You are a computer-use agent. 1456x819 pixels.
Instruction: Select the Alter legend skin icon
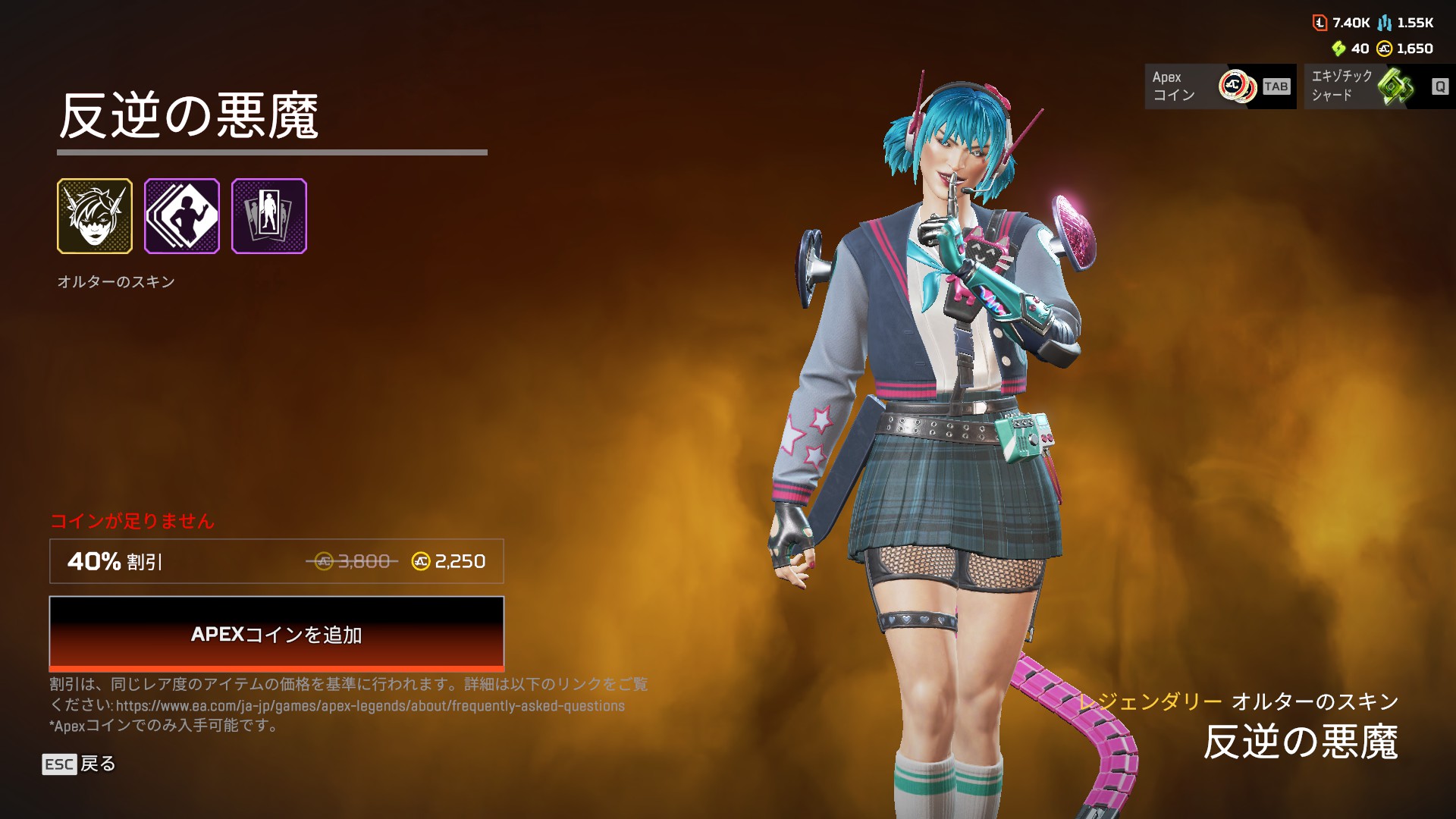[95, 216]
